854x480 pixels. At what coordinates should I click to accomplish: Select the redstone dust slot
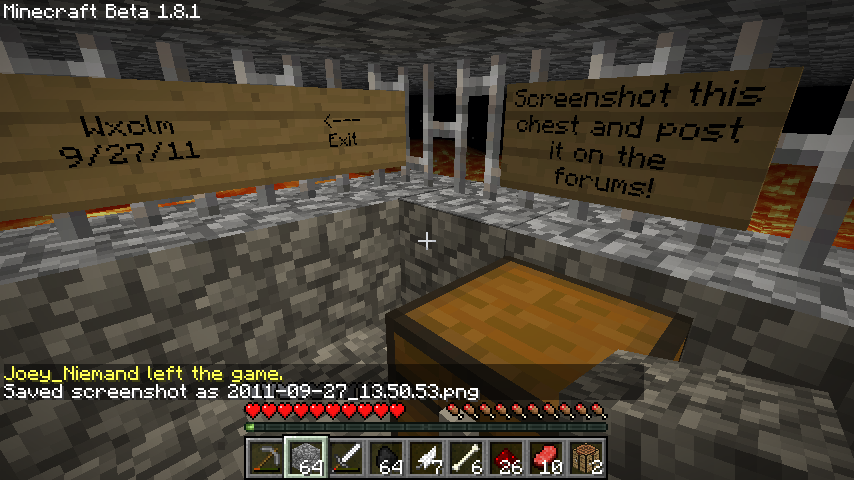[x=506, y=458]
